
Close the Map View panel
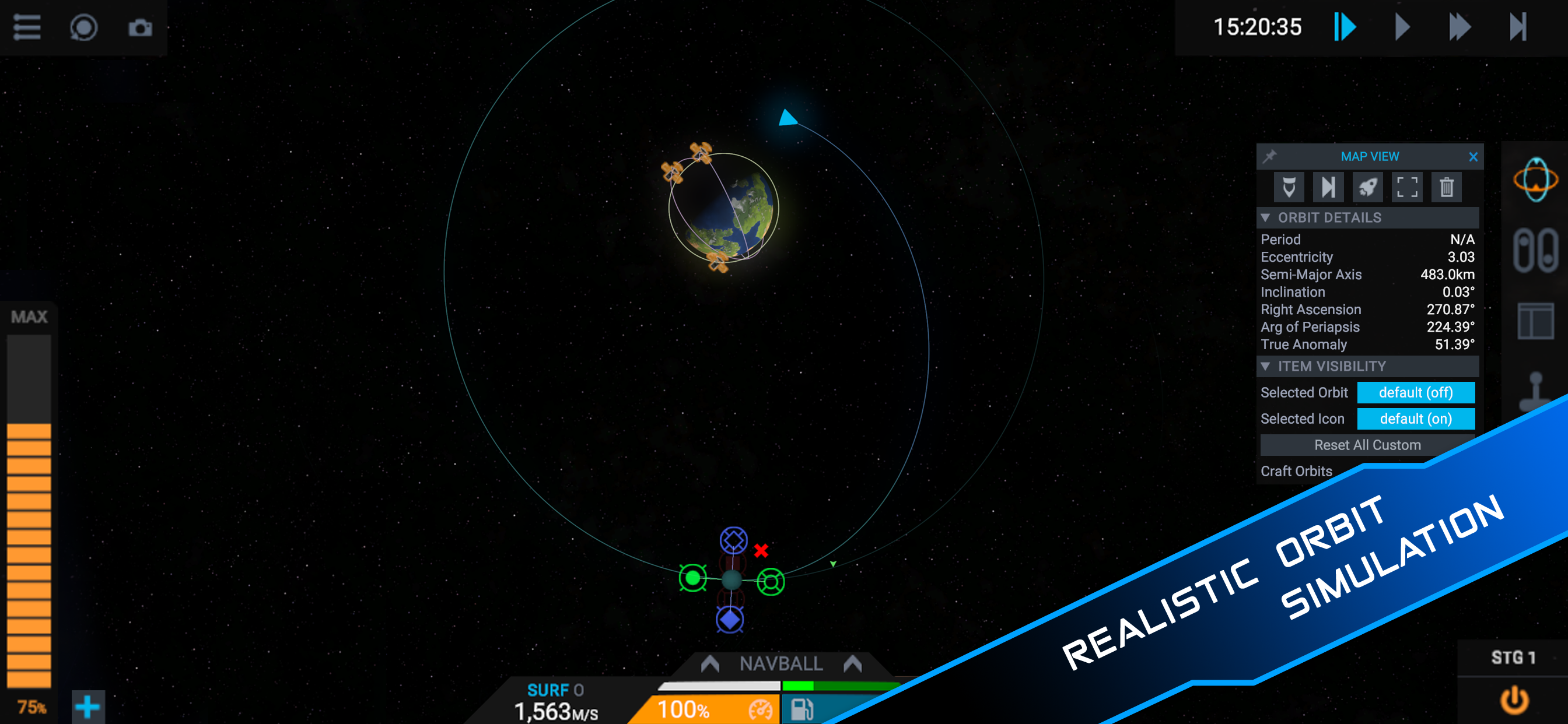[1472, 157]
